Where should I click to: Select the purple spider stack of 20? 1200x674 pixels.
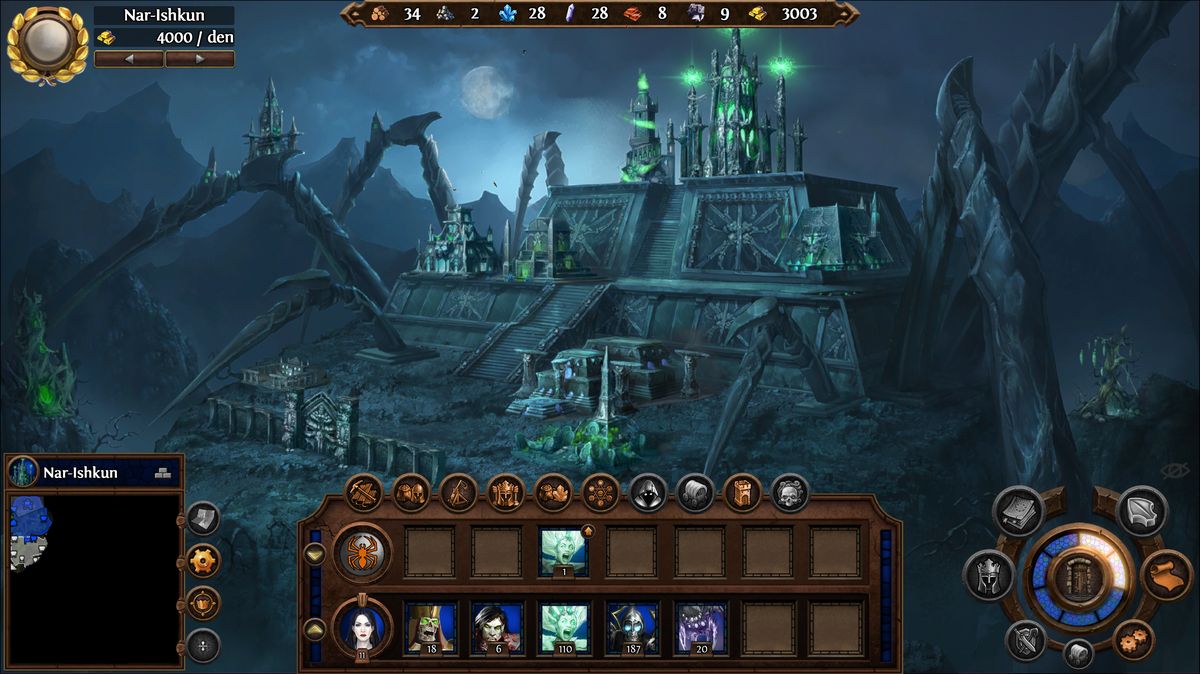point(700,627)
